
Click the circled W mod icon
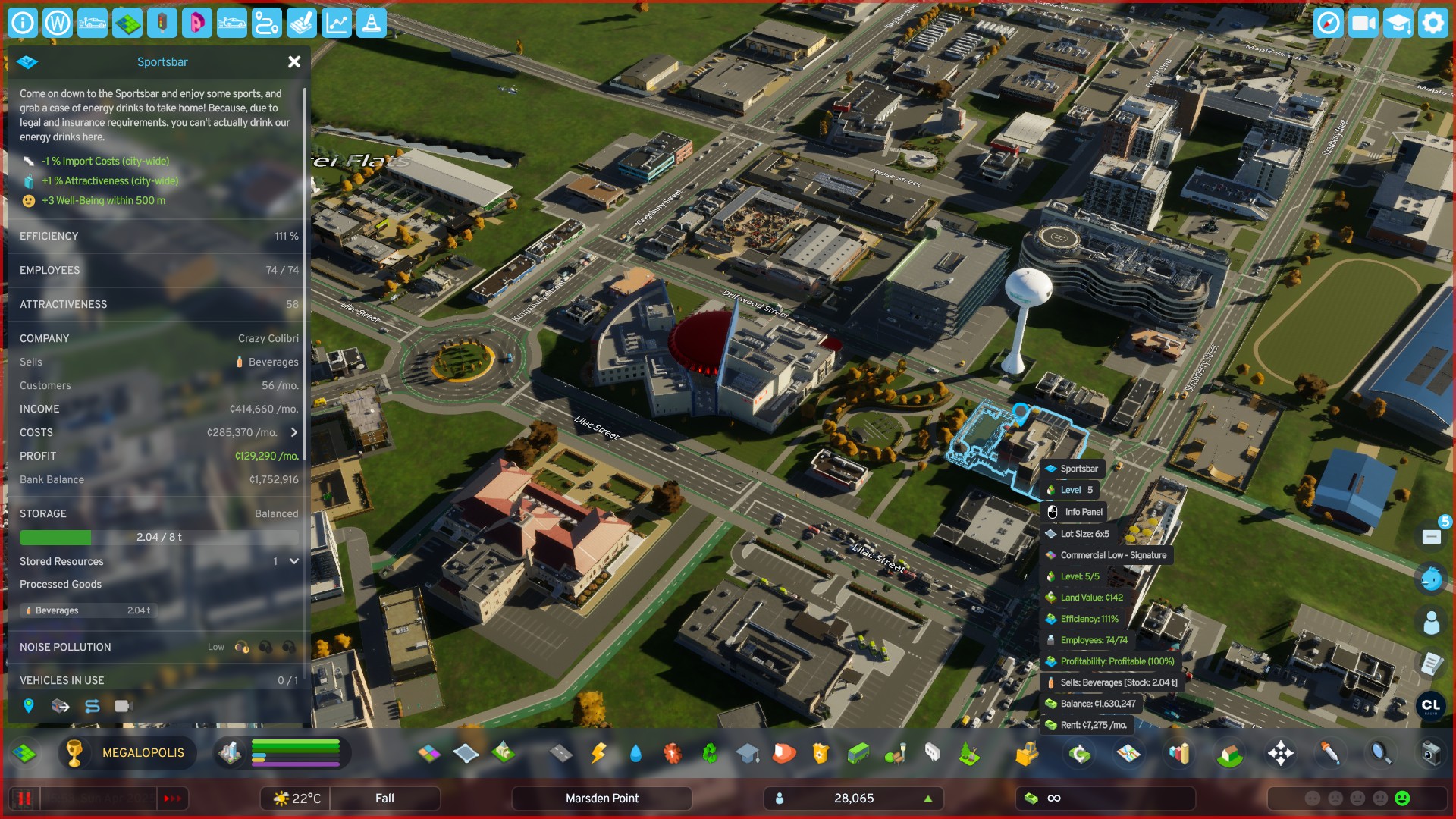point(58,23)
